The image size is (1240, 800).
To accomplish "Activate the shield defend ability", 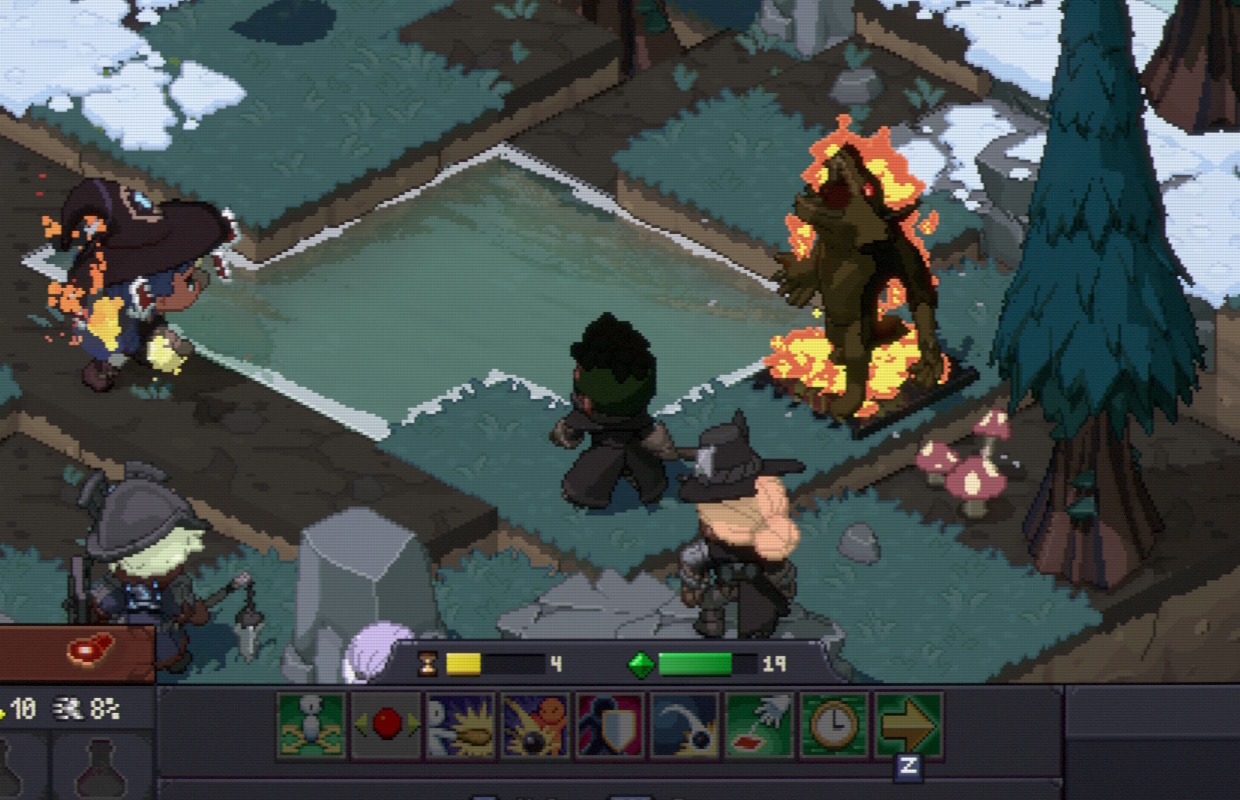I will click(610, 725).
